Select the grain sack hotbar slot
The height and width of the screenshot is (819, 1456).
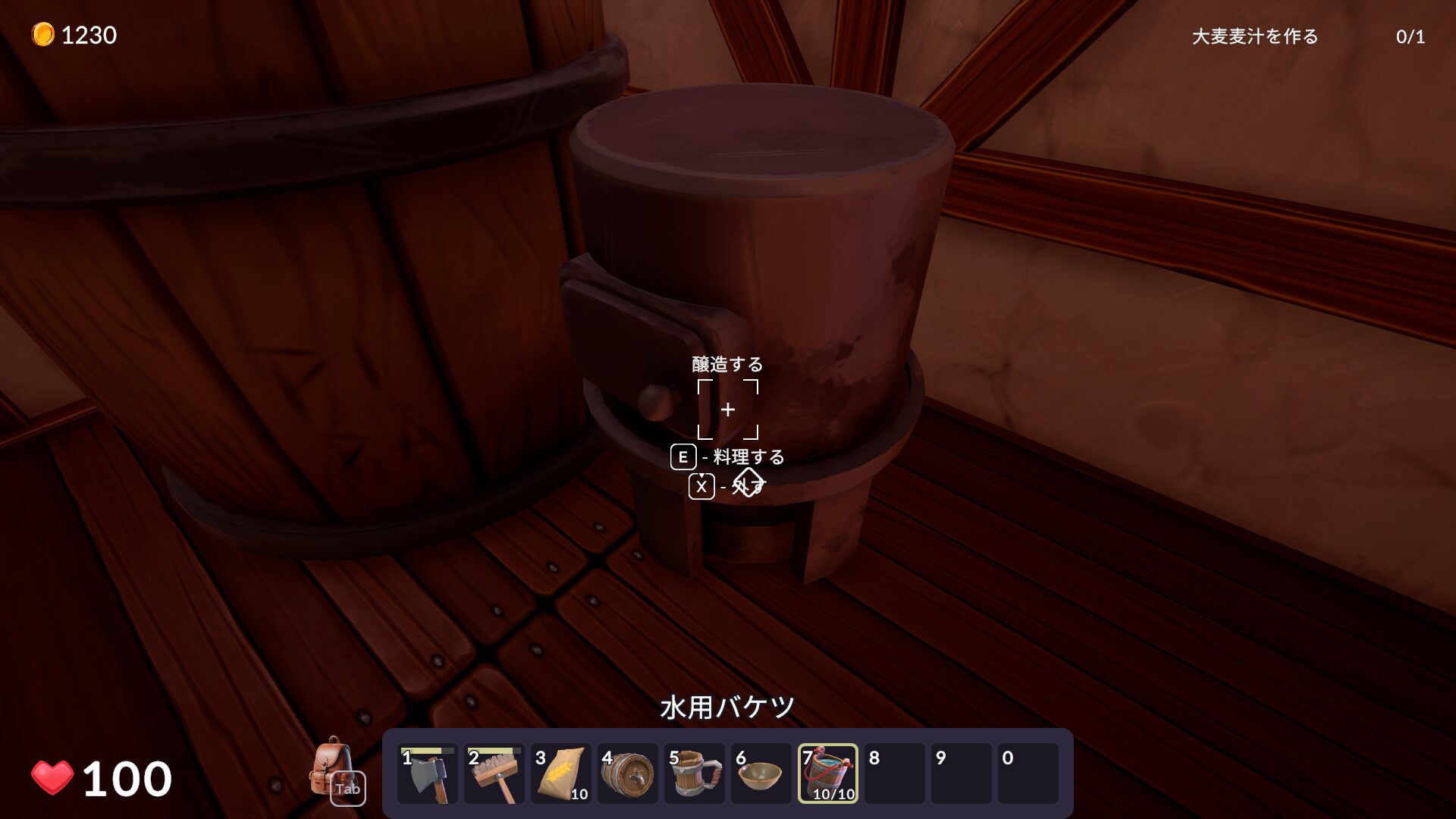561,774
